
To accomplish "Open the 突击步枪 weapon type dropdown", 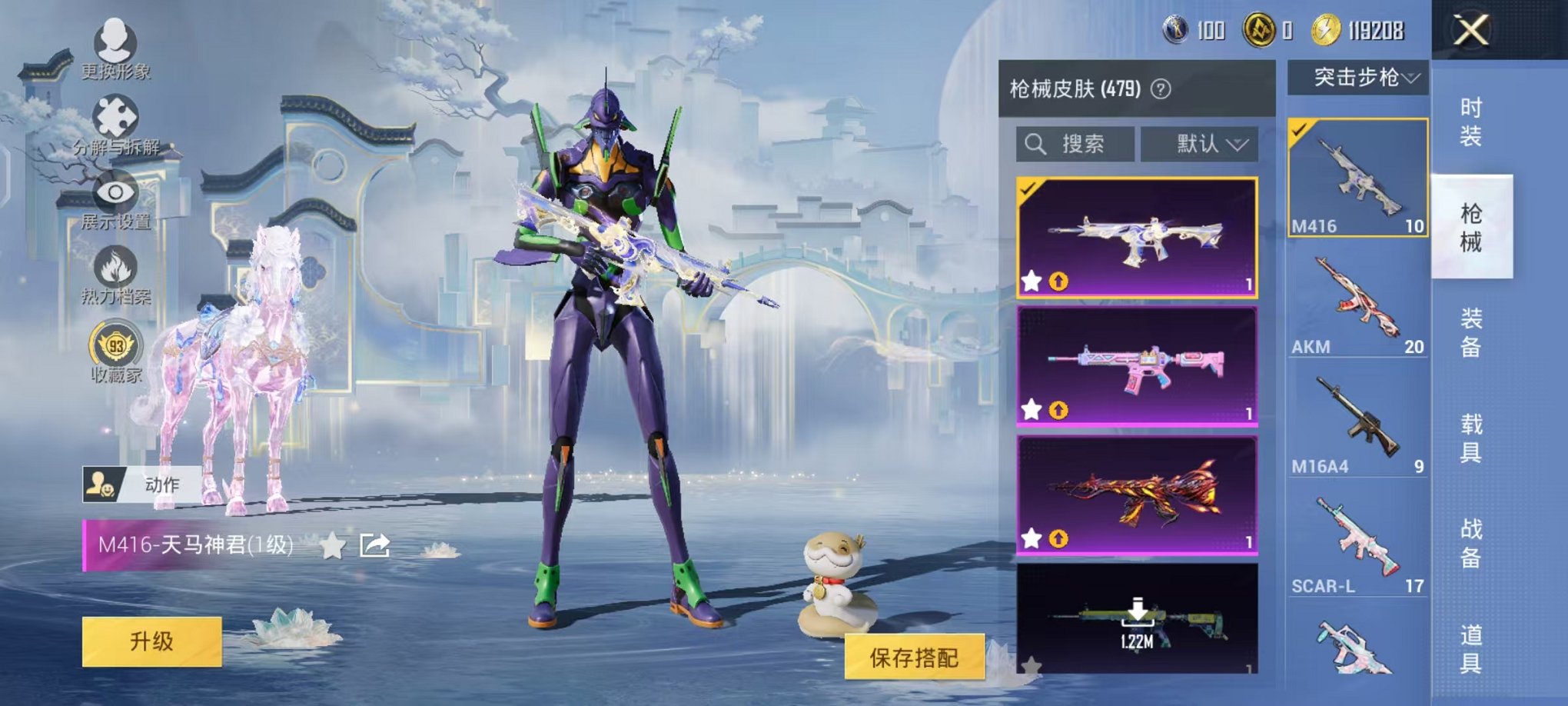I will (x=1358, y=78).
